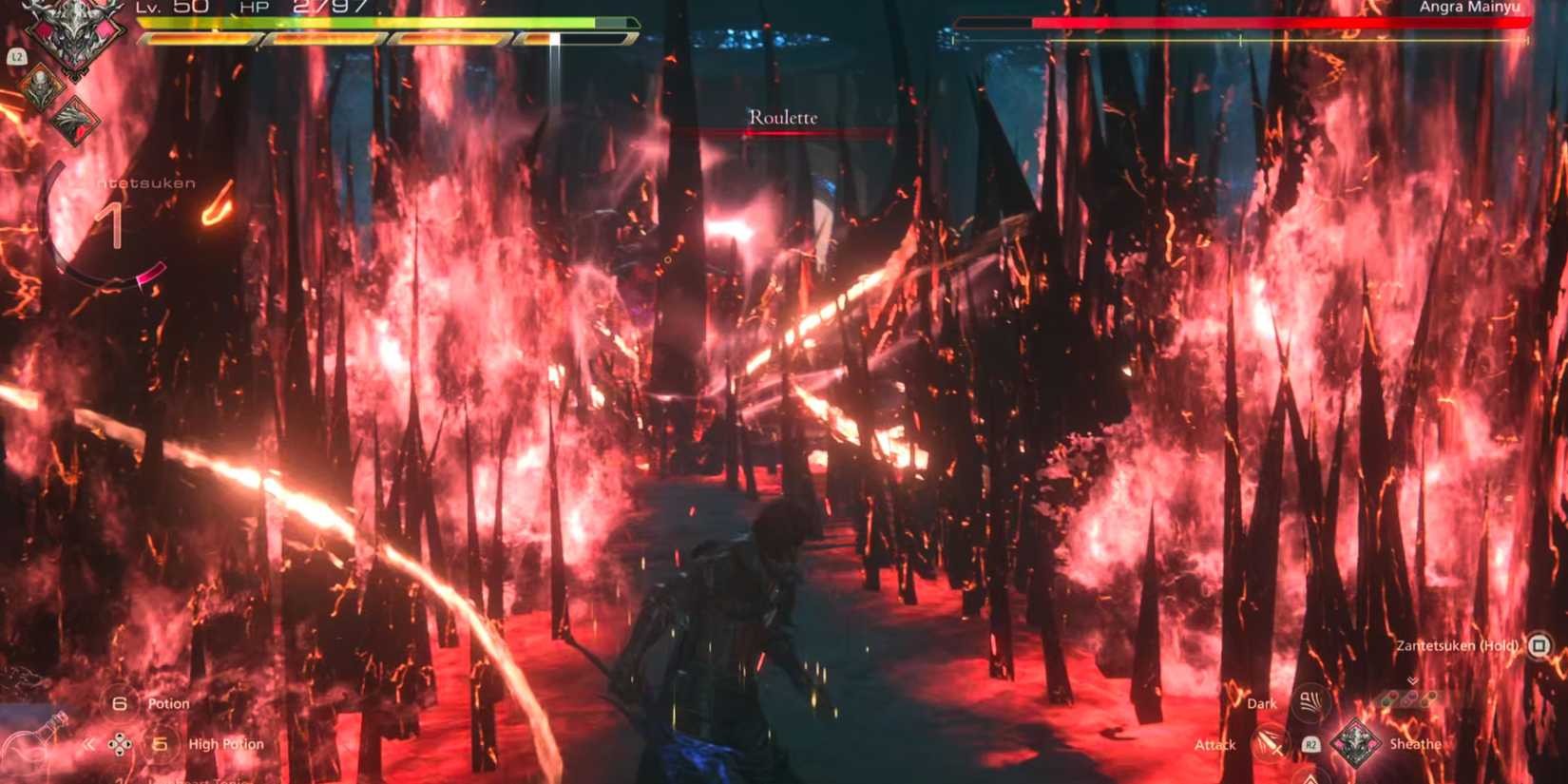Image resolution: width=1568 pixels, height=784 pixels.
Task: Open the face-button combo indicator strip
Action: tap(1407, 698)
